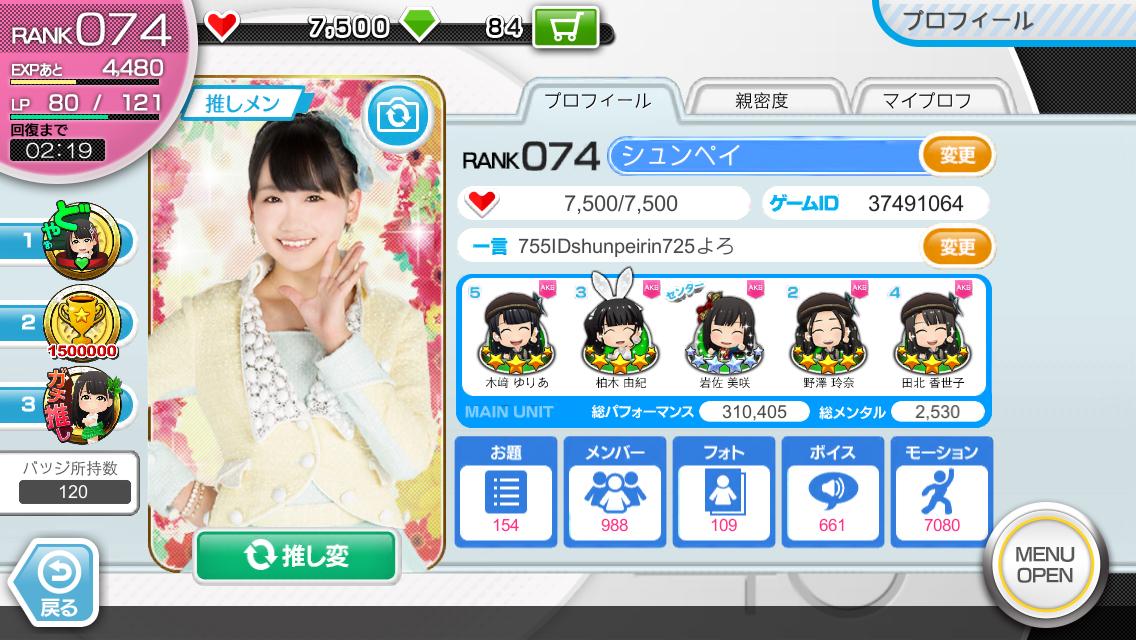
Task: Edit the 一言 comment with 変更
Action: [957, 245]
